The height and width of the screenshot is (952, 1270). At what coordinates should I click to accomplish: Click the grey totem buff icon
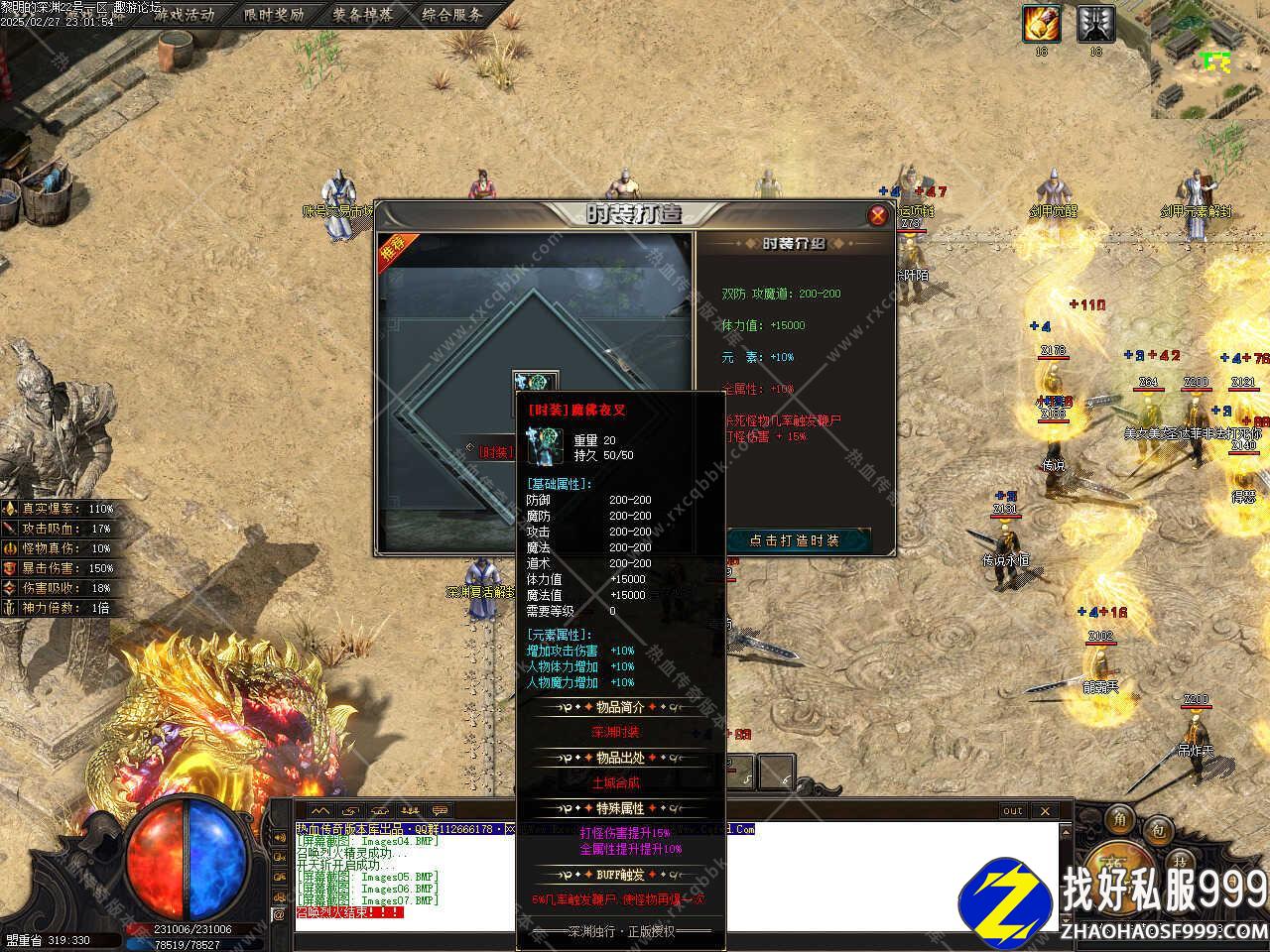(1095, 24)
